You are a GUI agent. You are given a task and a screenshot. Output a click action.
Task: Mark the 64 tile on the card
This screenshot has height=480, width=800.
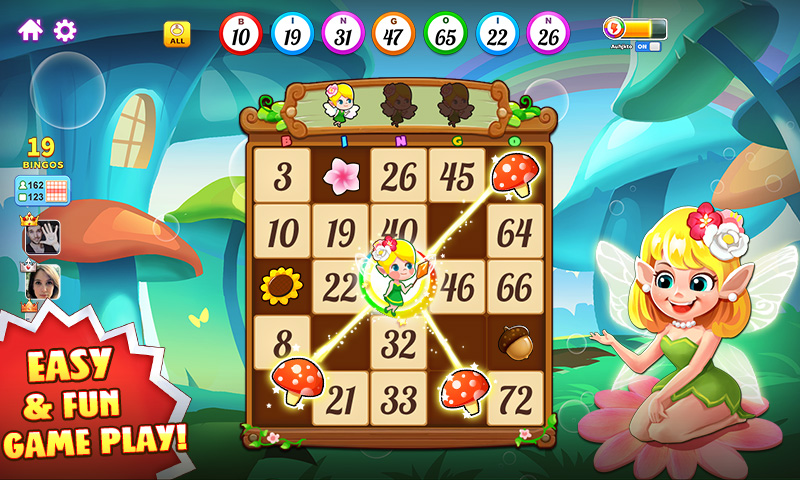[515, 232]
